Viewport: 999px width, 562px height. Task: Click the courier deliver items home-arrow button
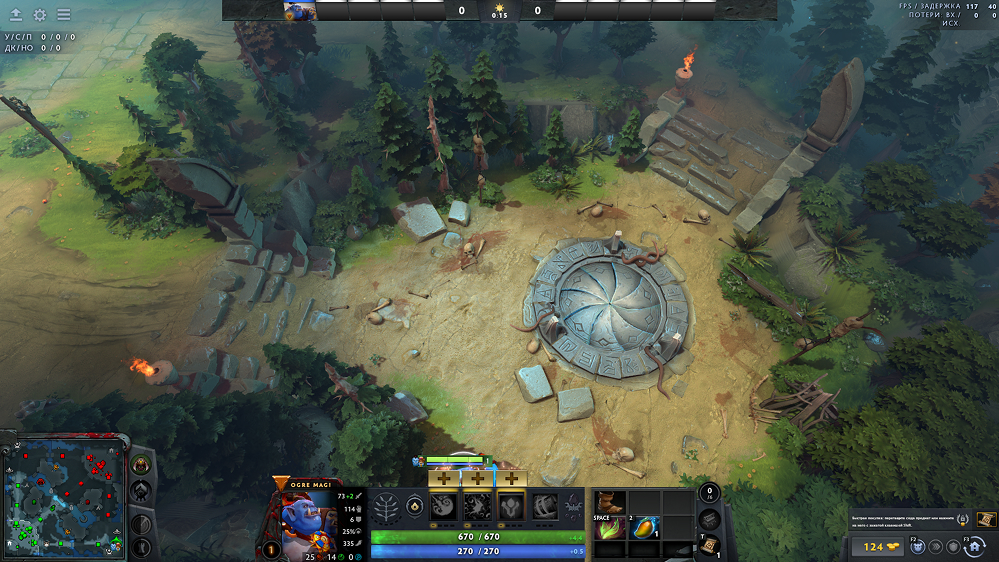pos(974,547)
